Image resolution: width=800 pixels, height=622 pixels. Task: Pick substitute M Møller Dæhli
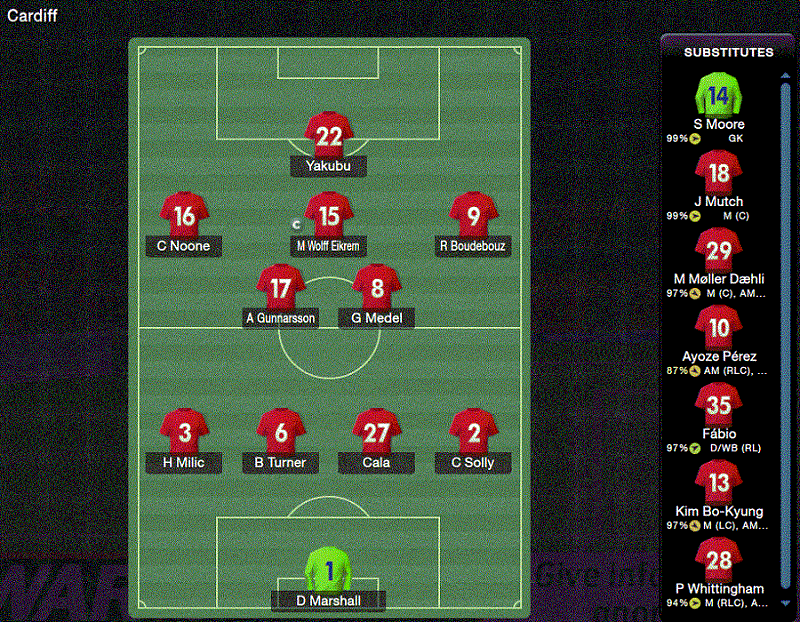718,251
